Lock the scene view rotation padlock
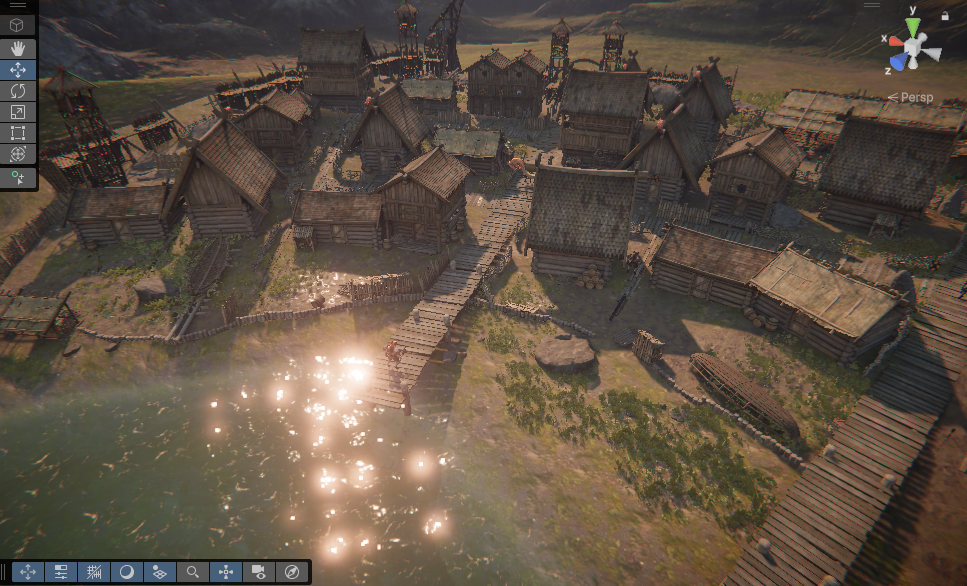Viewport: 967px width, 586px height. tap(945, 16)
